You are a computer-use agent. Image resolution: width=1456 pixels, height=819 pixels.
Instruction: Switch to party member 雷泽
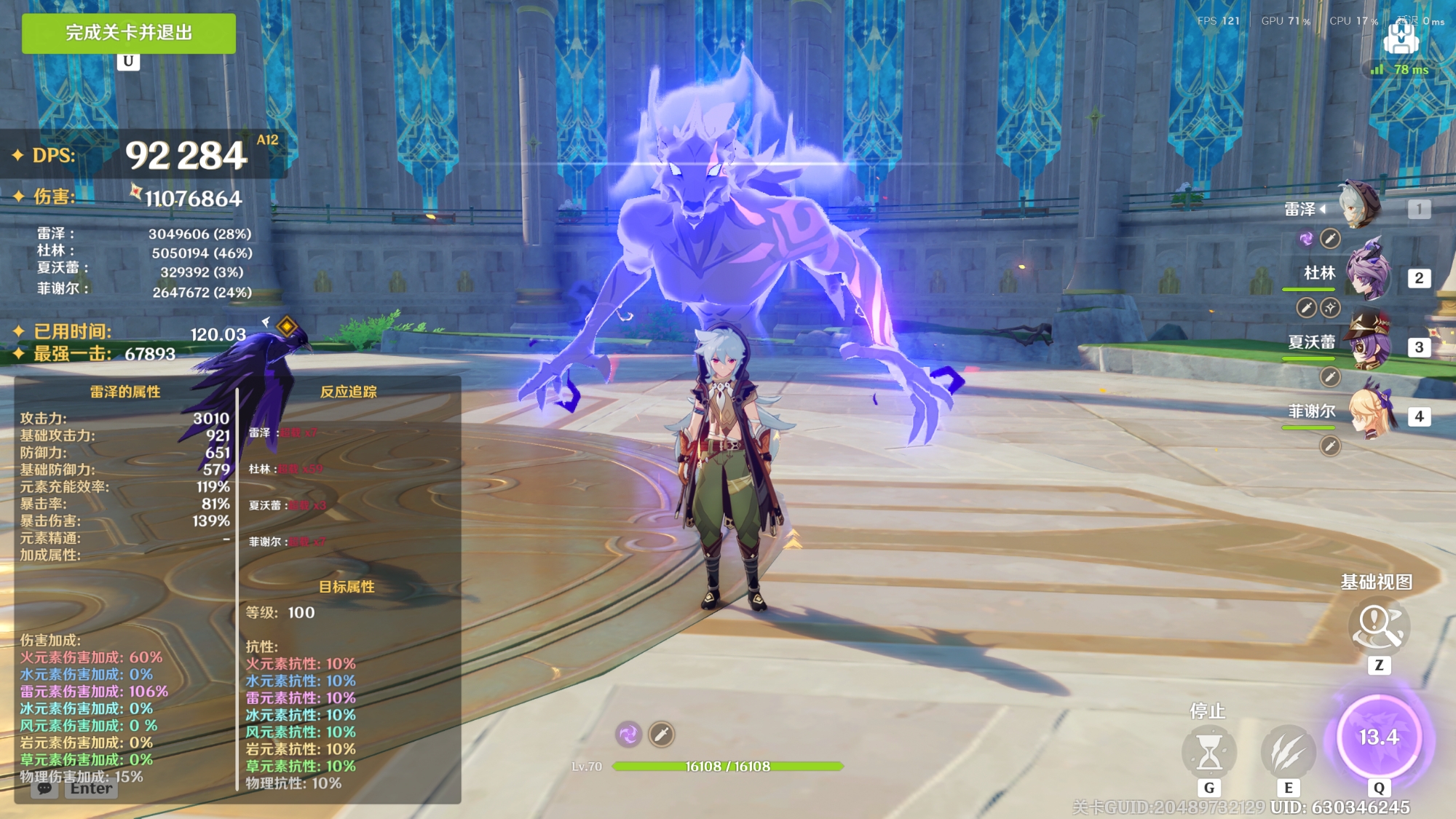click(1358, 206)
